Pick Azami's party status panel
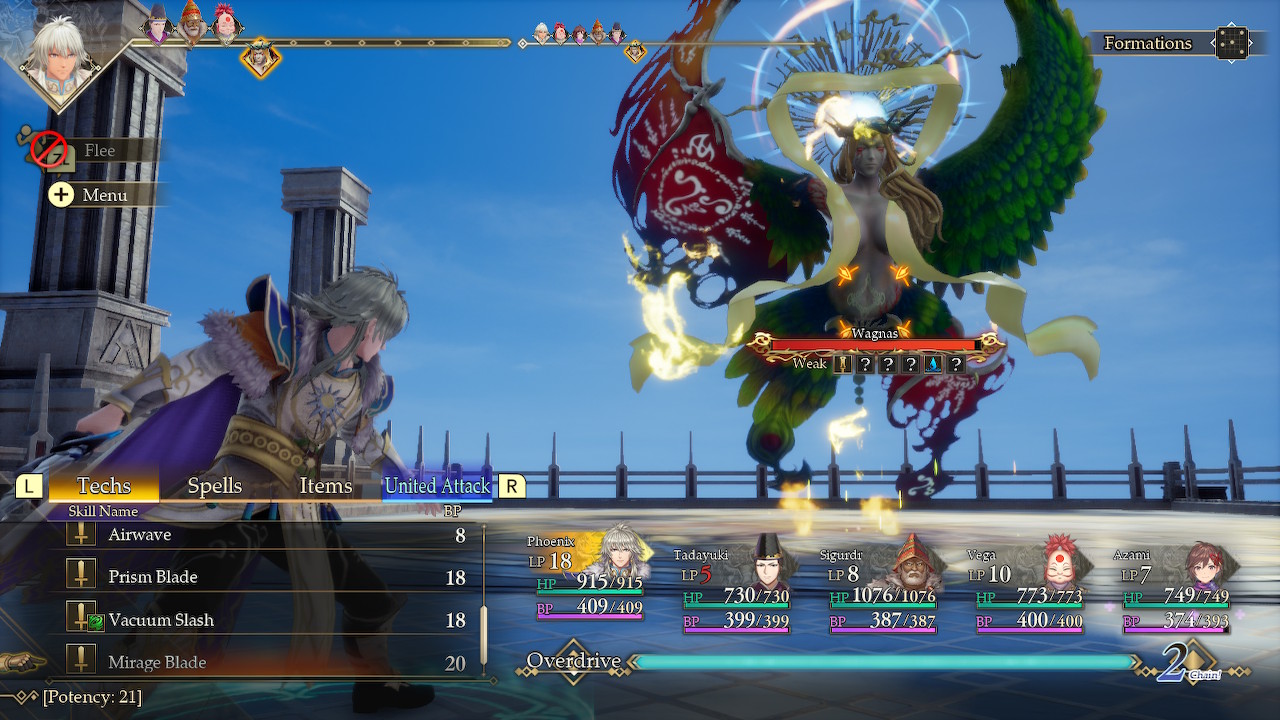The width and height of the screenshot is (1280, 720). tap(1175, 588)
